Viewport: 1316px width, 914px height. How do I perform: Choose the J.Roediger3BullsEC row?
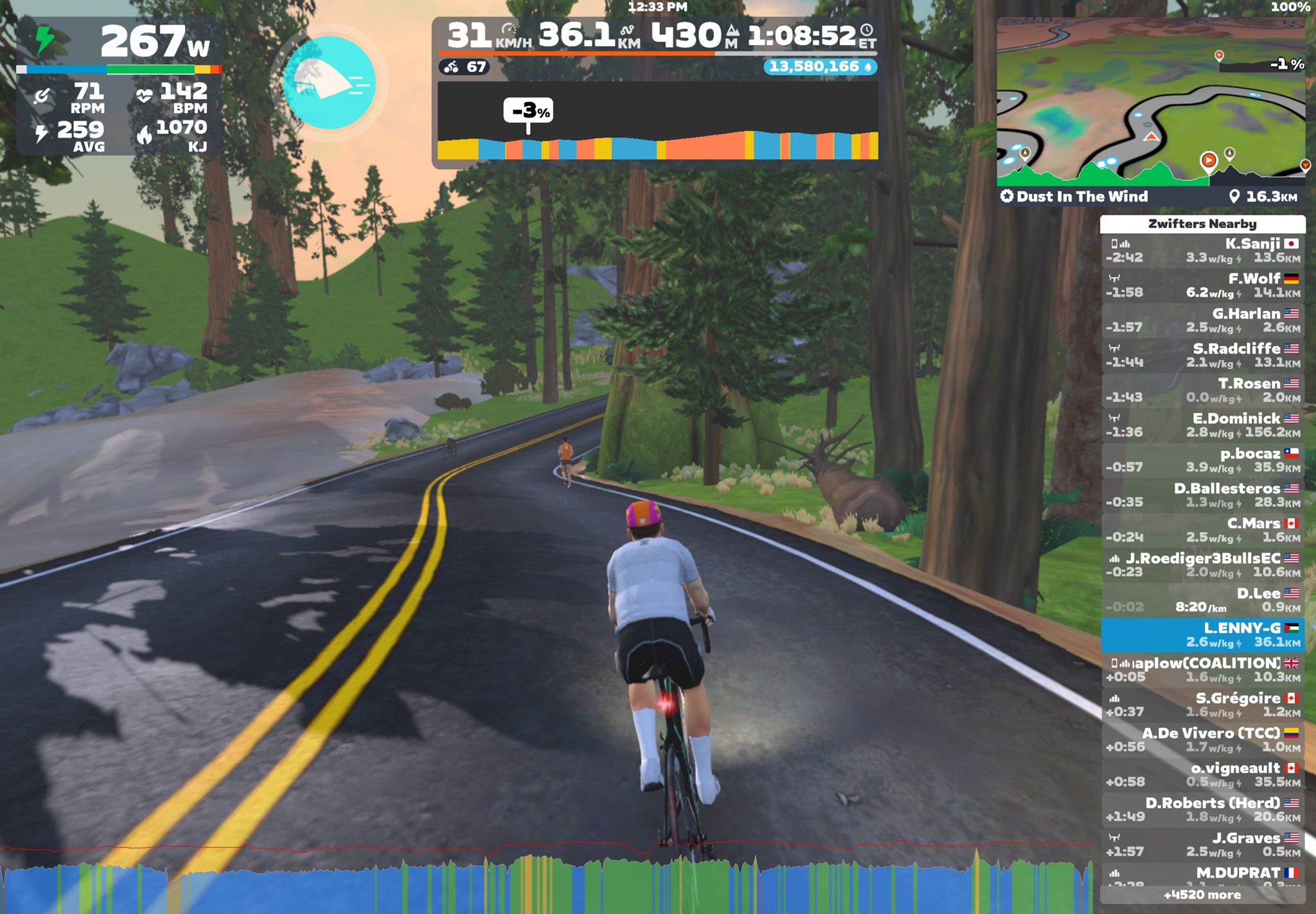[x=1202, y=565]
